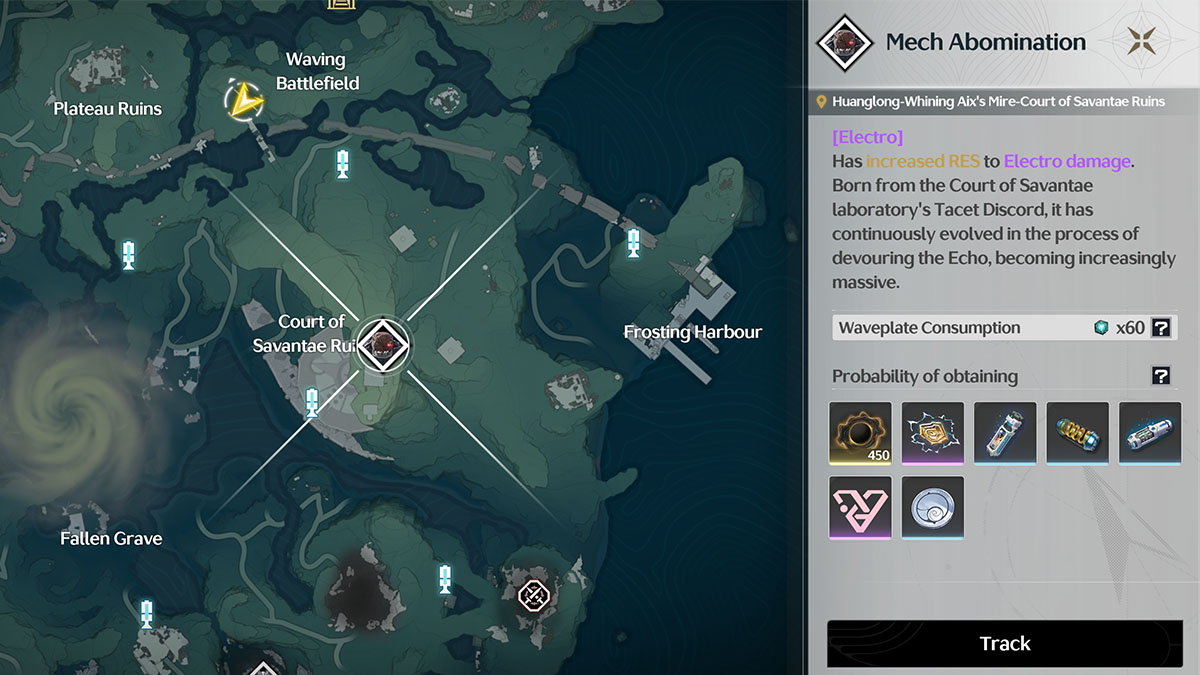Inspect the golden pentagon core with lightning reward
Image resolution: width=1200 pixels, height=675 pixels.
click(x=933, y=433)
